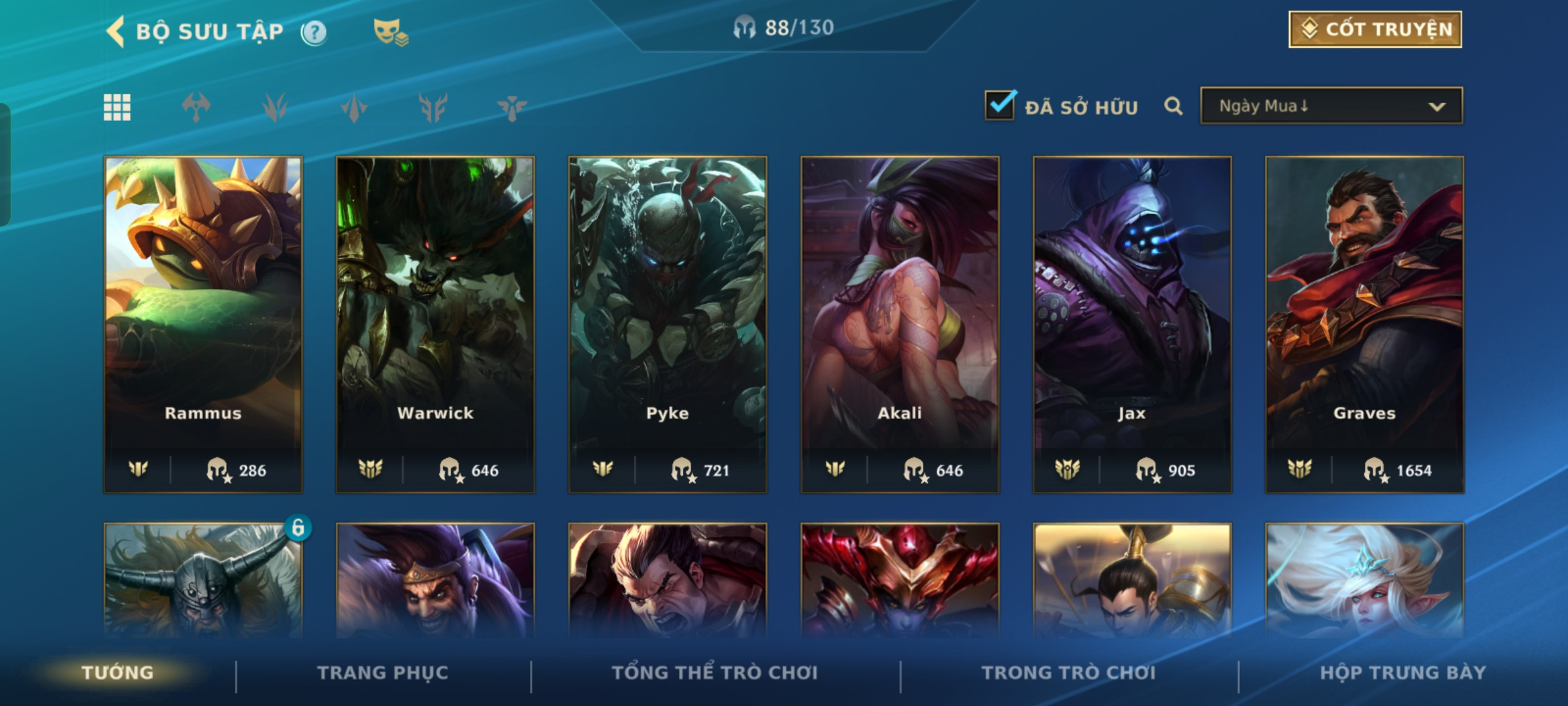1568x706 pixels.
Task: Go back from Bộ Sưu Tập screen
Action: tap(116, 31)
